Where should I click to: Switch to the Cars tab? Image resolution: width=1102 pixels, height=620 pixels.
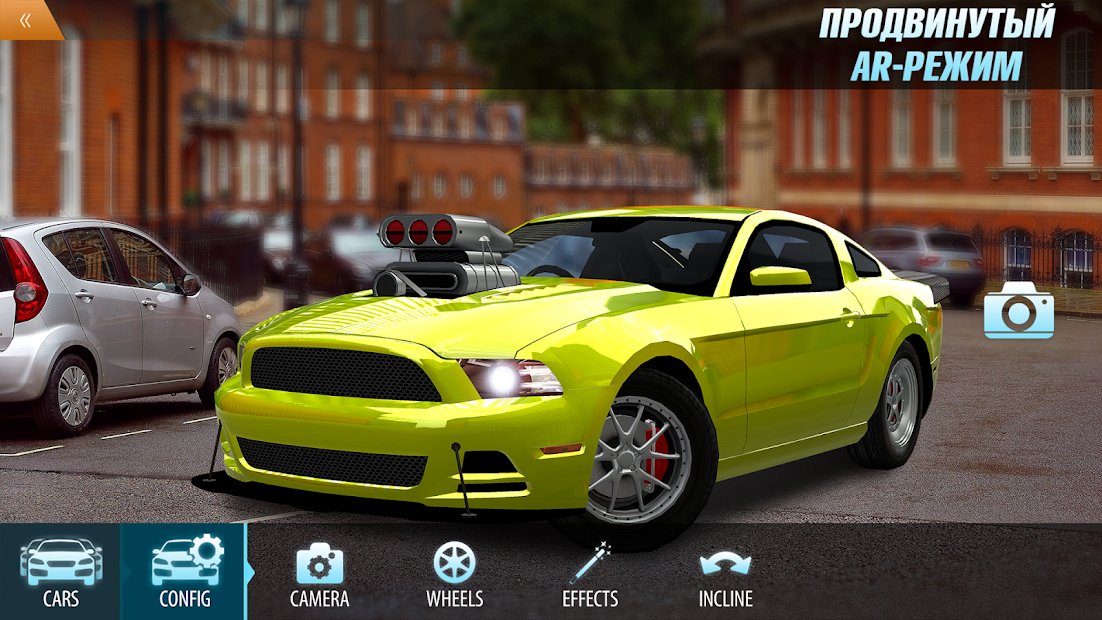point(60,572)
